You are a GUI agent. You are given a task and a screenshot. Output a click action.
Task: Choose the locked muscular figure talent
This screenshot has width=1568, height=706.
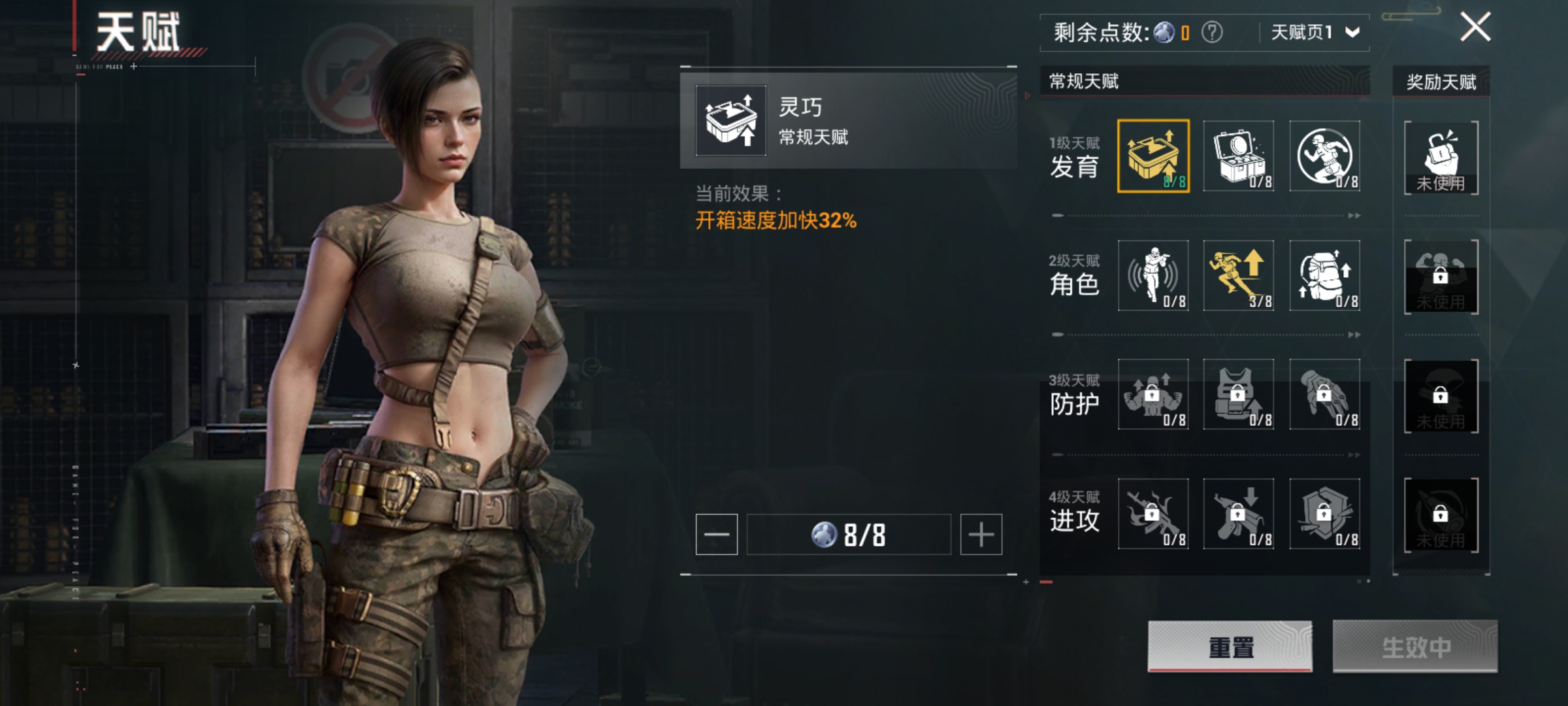[x=1153, y=394]
